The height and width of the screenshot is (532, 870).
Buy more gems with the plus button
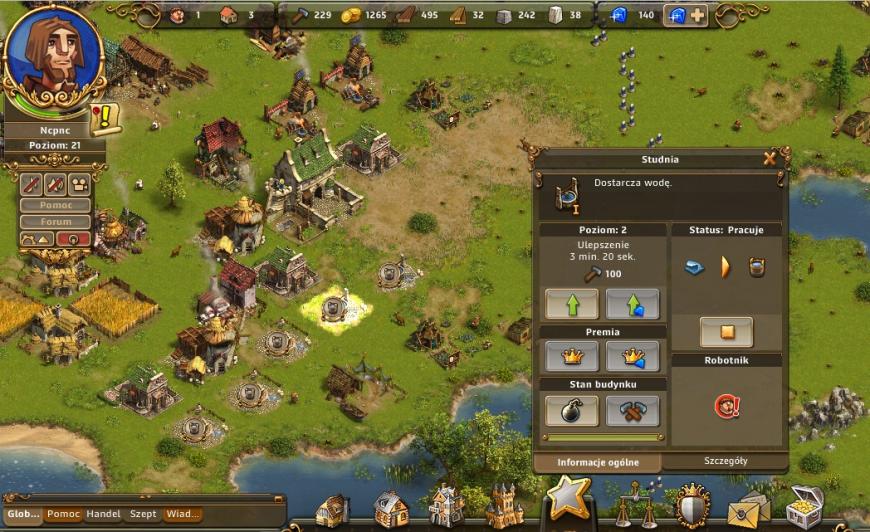point(696,15)
